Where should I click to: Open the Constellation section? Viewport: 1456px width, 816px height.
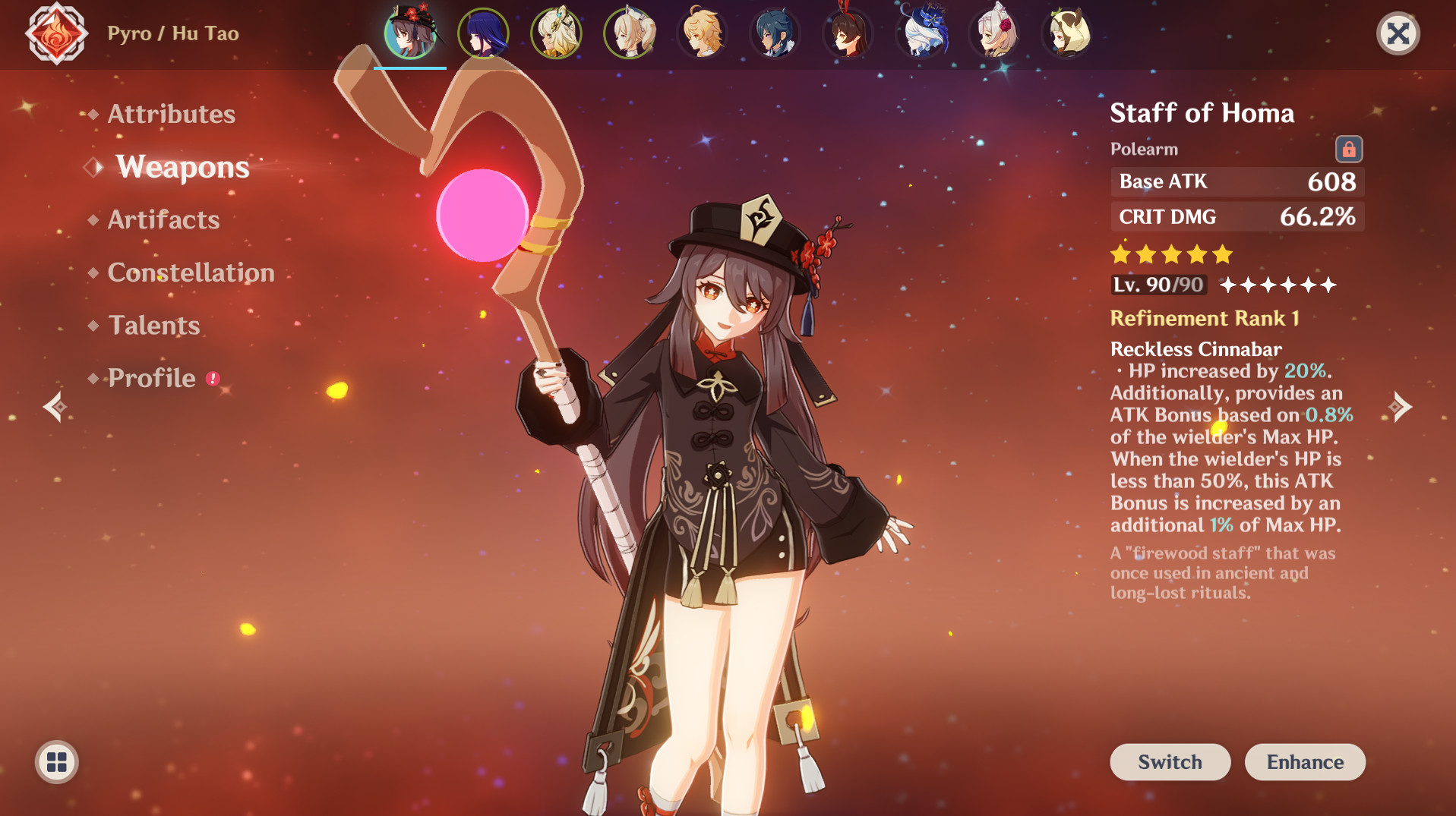[x=191, y=273]
